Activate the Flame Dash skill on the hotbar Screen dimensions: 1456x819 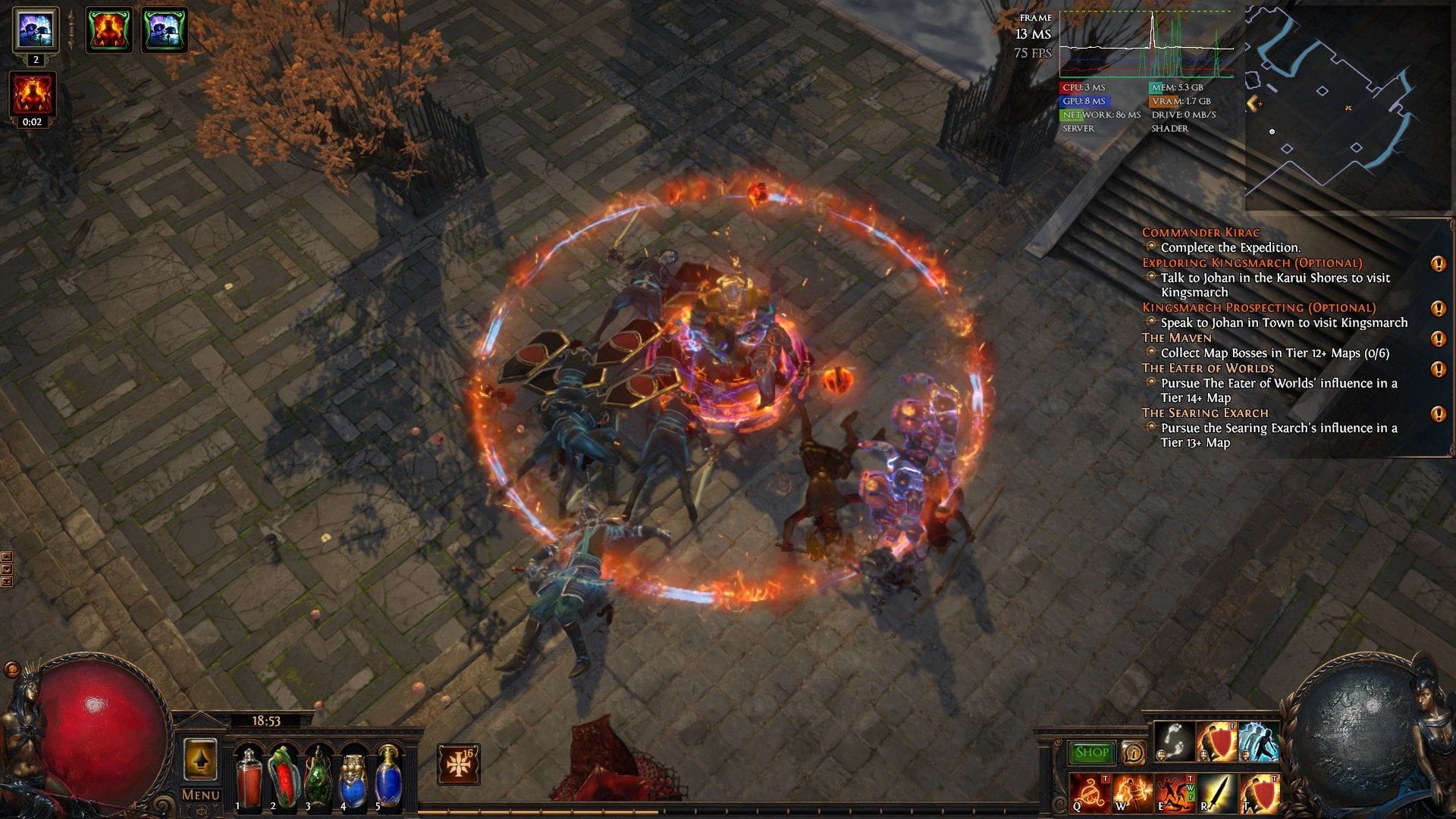[x=1258, y=742]
